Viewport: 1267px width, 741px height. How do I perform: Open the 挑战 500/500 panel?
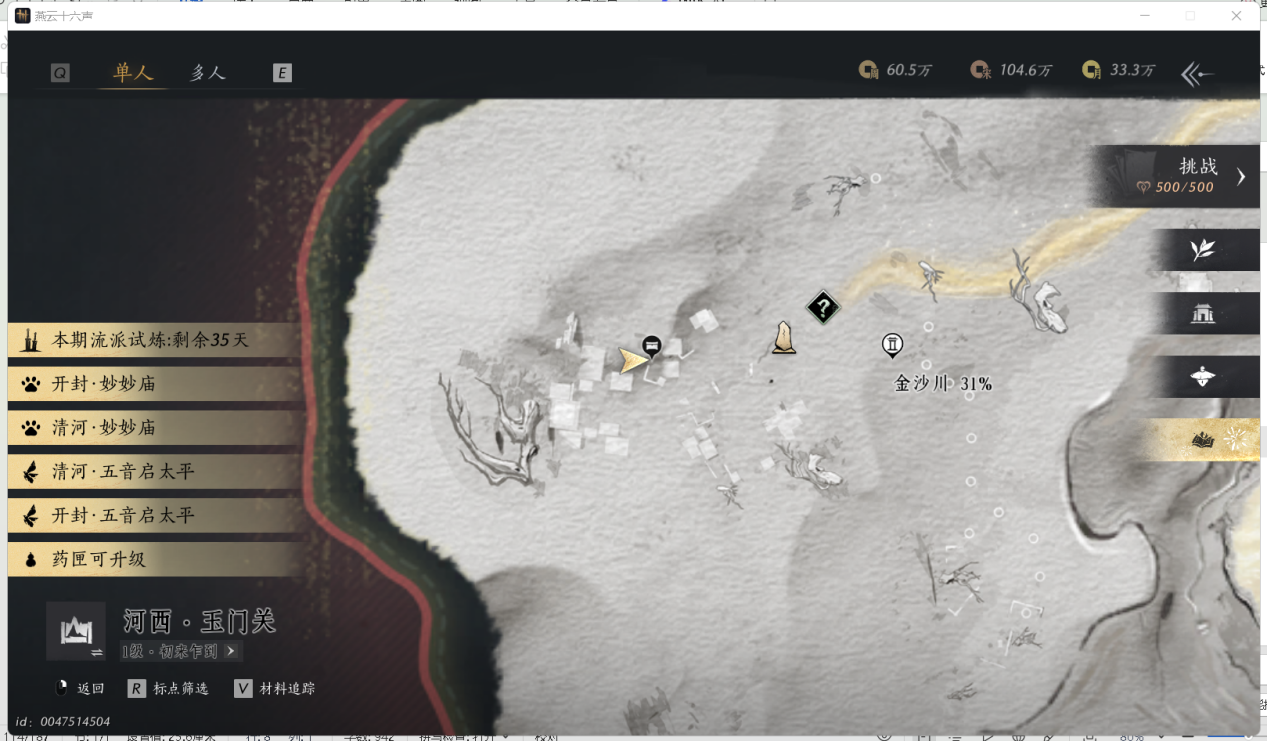tap(1180, 176)
